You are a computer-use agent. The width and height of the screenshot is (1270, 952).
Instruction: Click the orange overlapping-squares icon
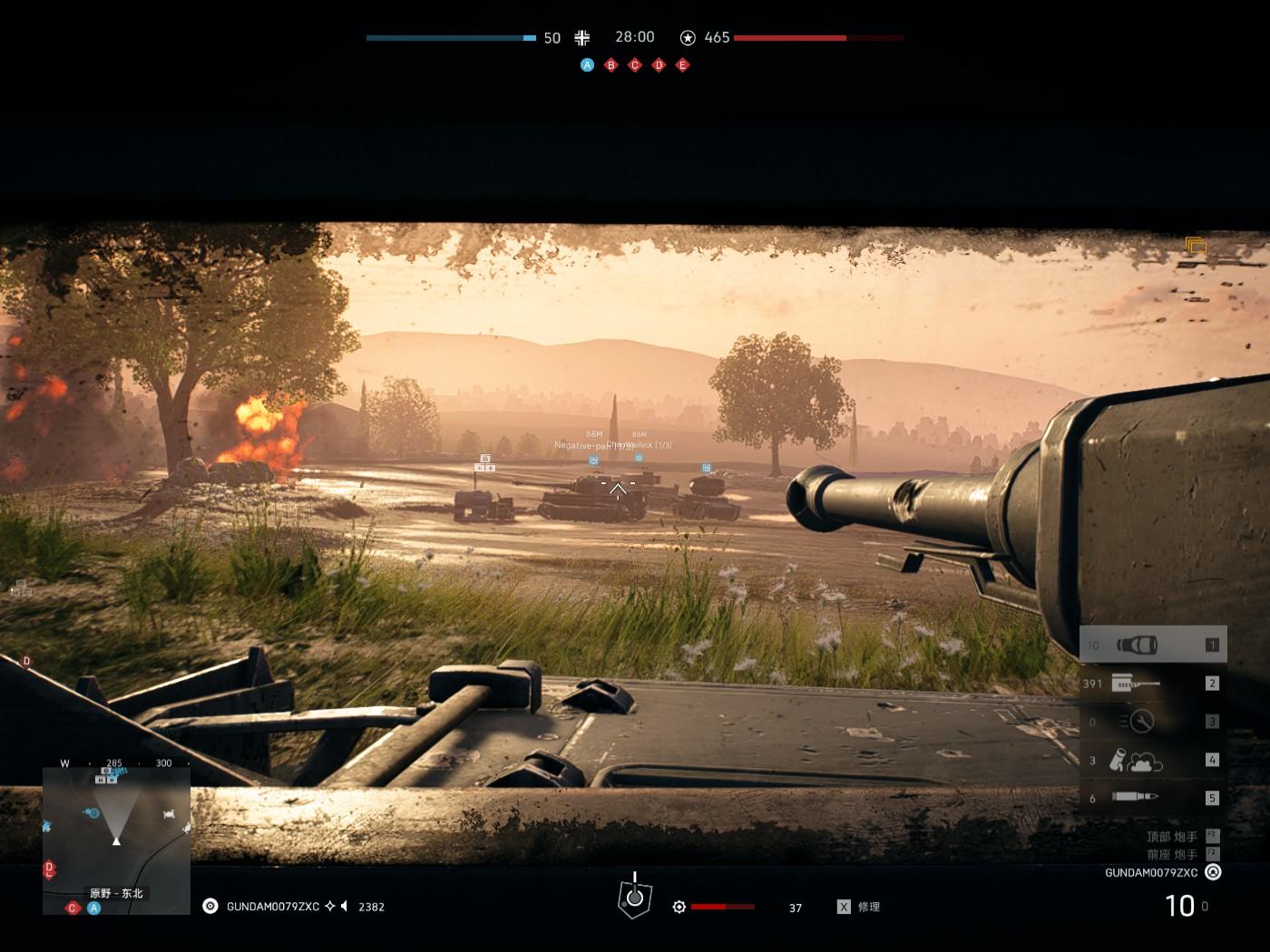1196,247
